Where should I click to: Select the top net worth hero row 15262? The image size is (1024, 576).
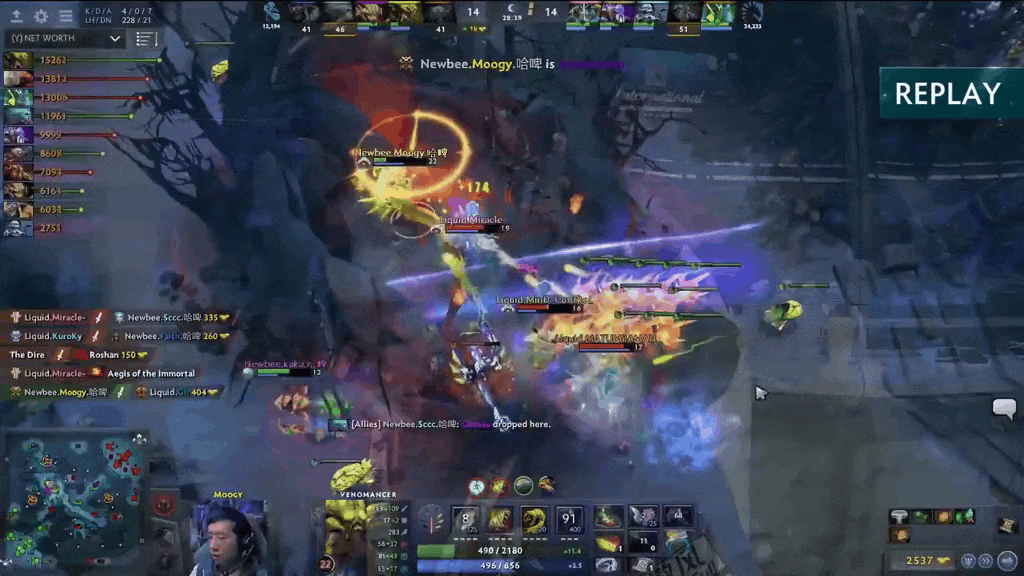[52, 60]
